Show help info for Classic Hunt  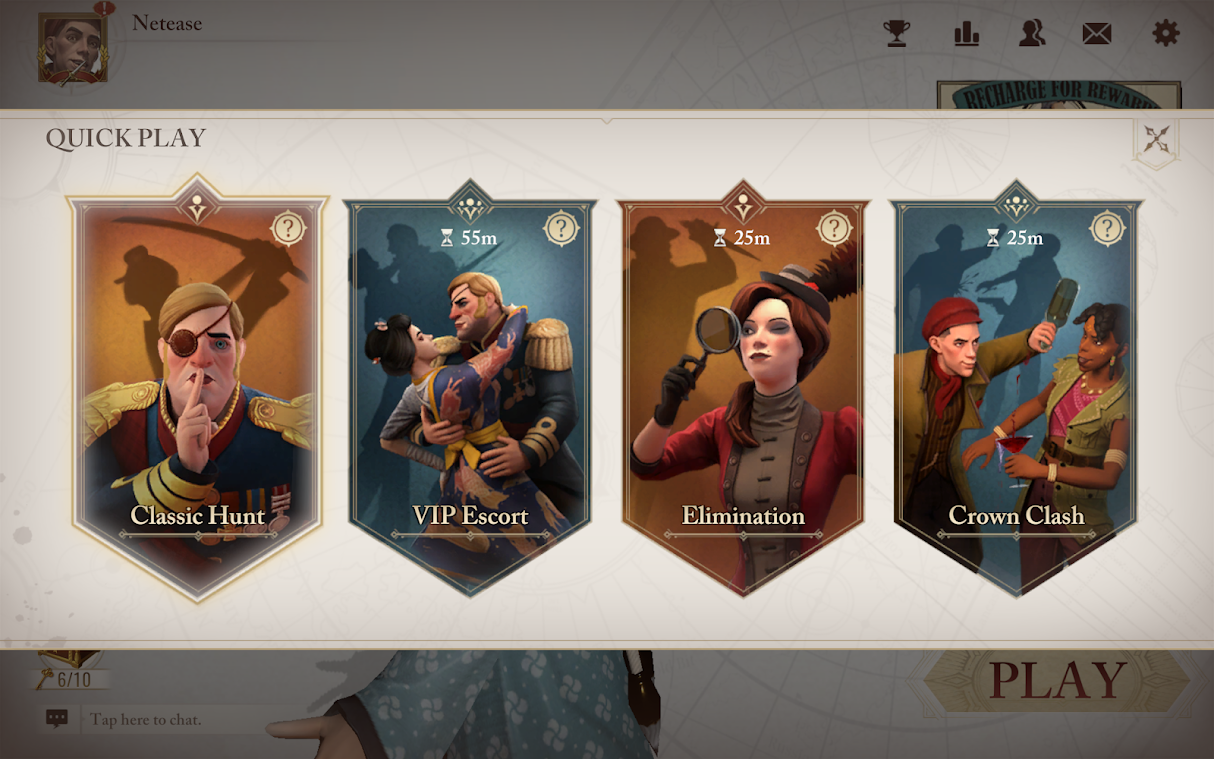[x=288, y=229]
